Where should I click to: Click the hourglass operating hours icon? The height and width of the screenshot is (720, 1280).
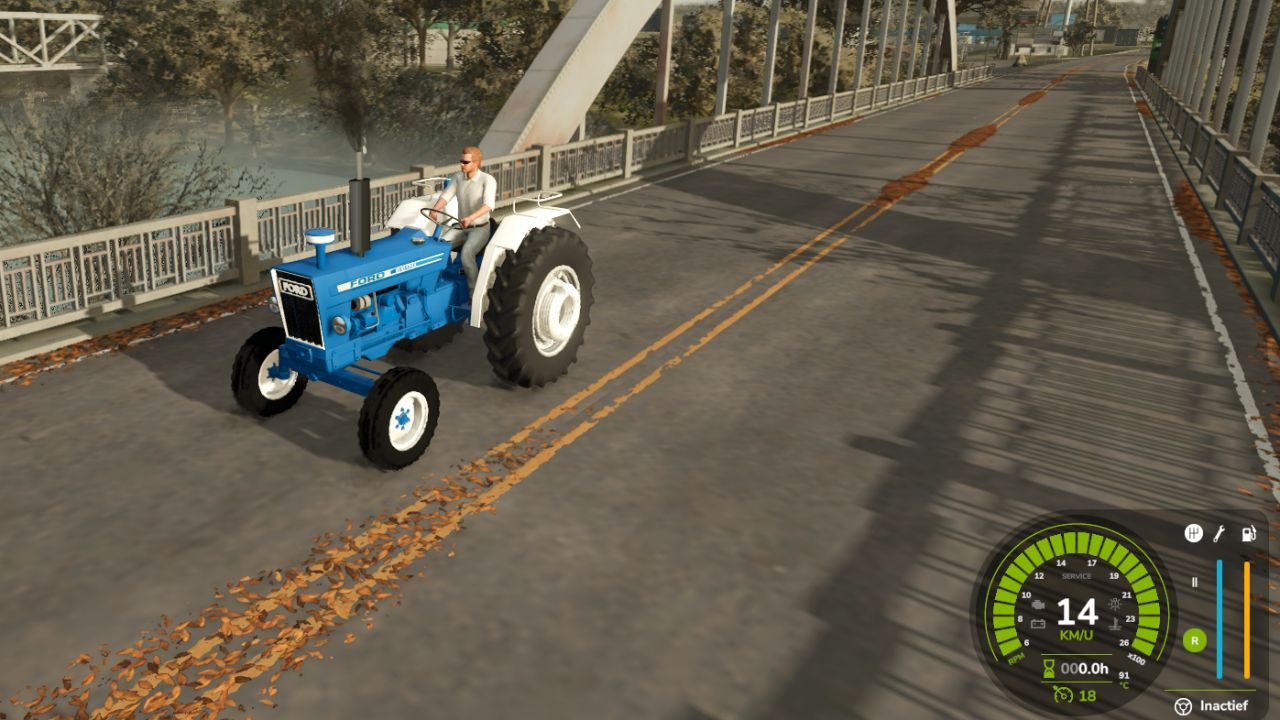point(1047,667)
